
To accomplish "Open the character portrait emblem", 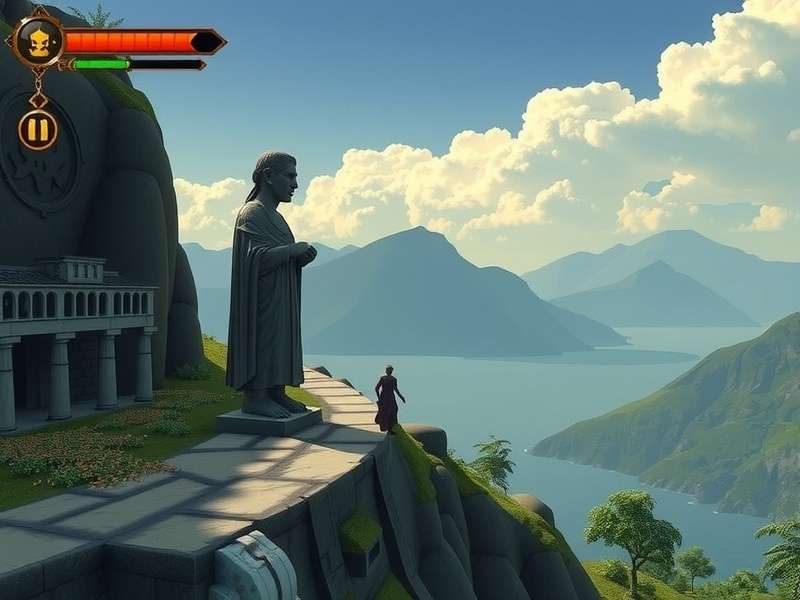I will click(38, 41).
